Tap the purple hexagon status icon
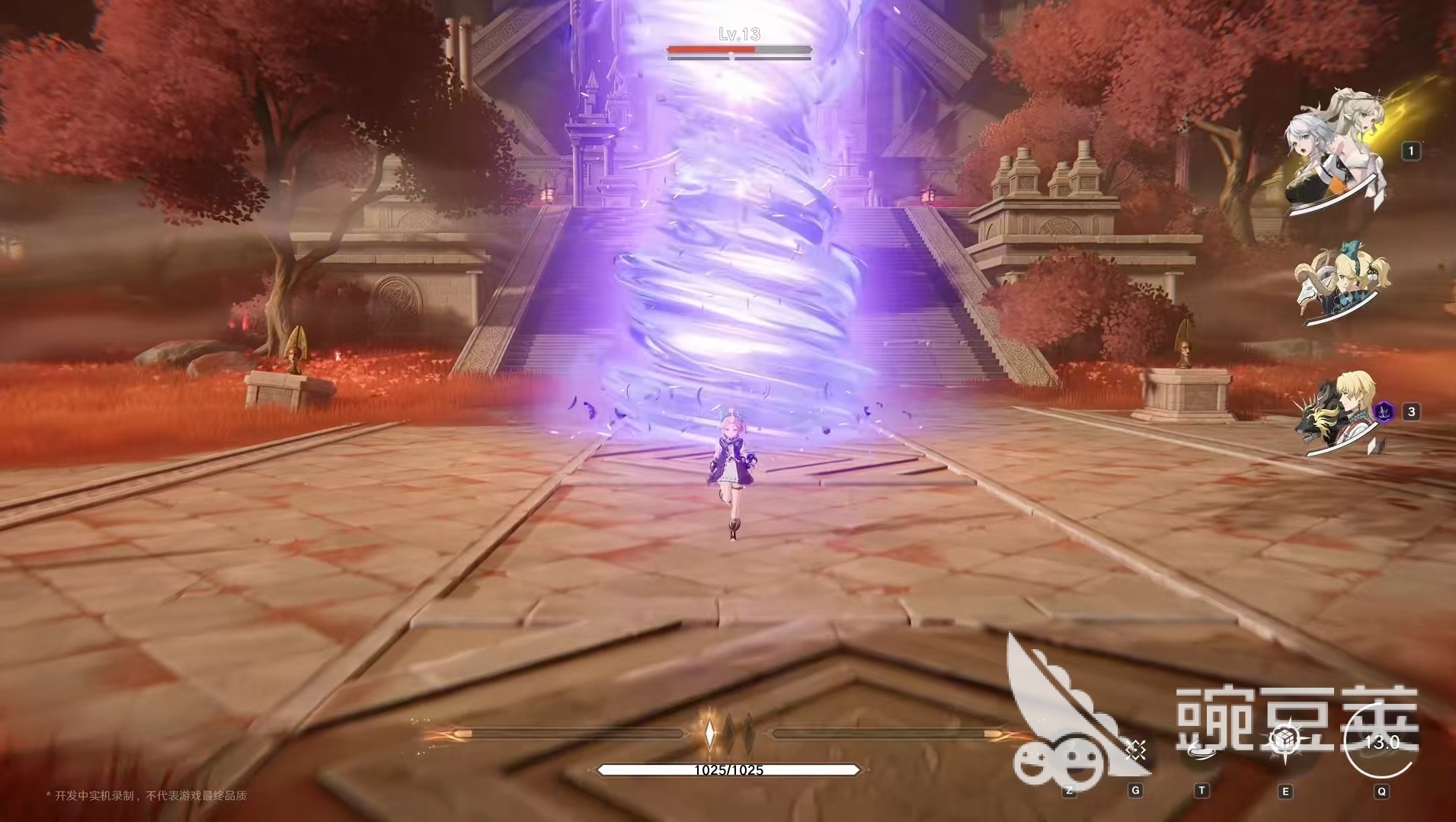 [1381, 412]
